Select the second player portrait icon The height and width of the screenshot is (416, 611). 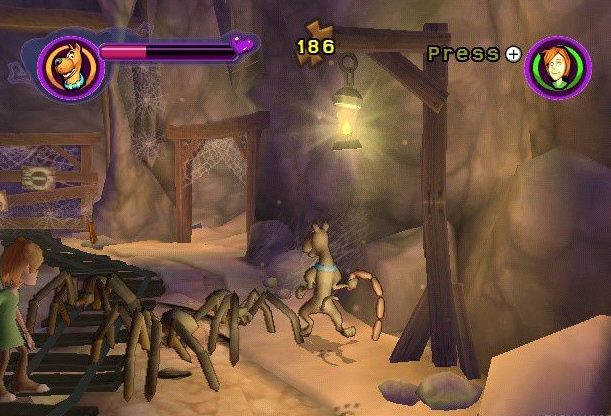[557, 66]
